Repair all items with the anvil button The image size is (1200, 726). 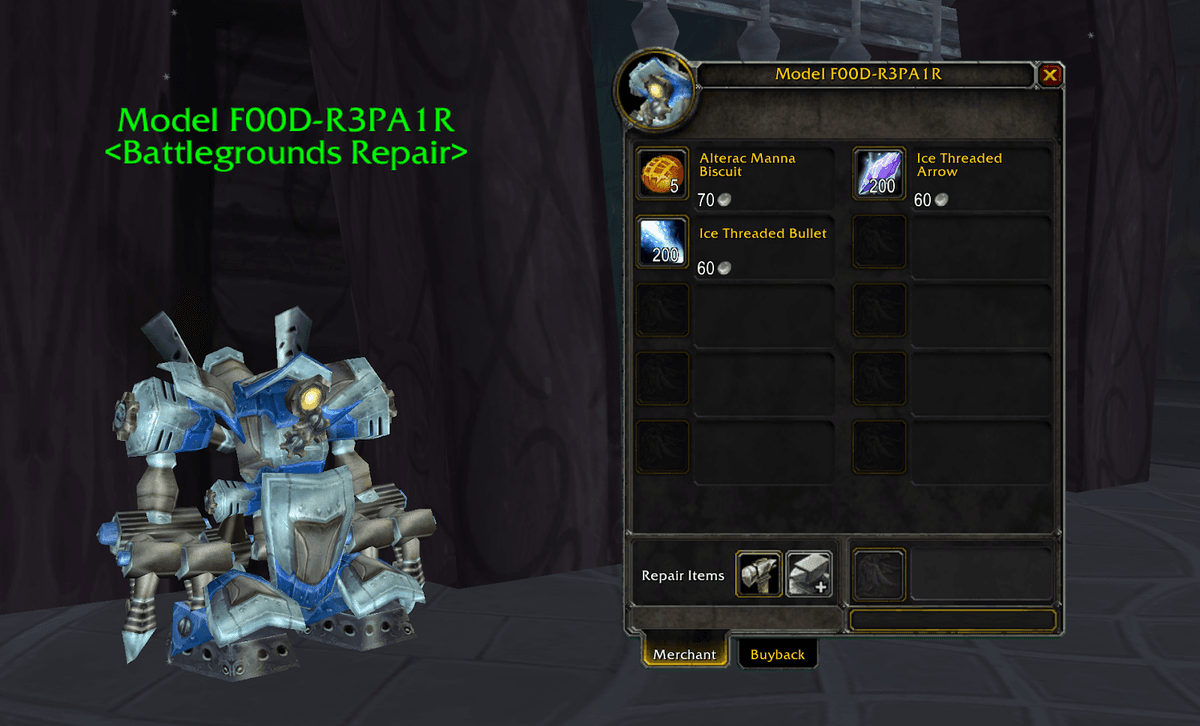(809, 575)
